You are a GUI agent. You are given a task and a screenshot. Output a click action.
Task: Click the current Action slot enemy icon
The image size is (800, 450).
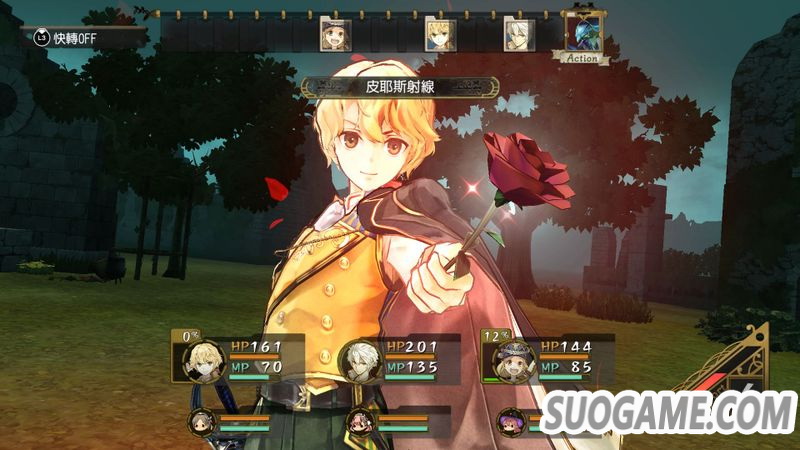(583, 32)
